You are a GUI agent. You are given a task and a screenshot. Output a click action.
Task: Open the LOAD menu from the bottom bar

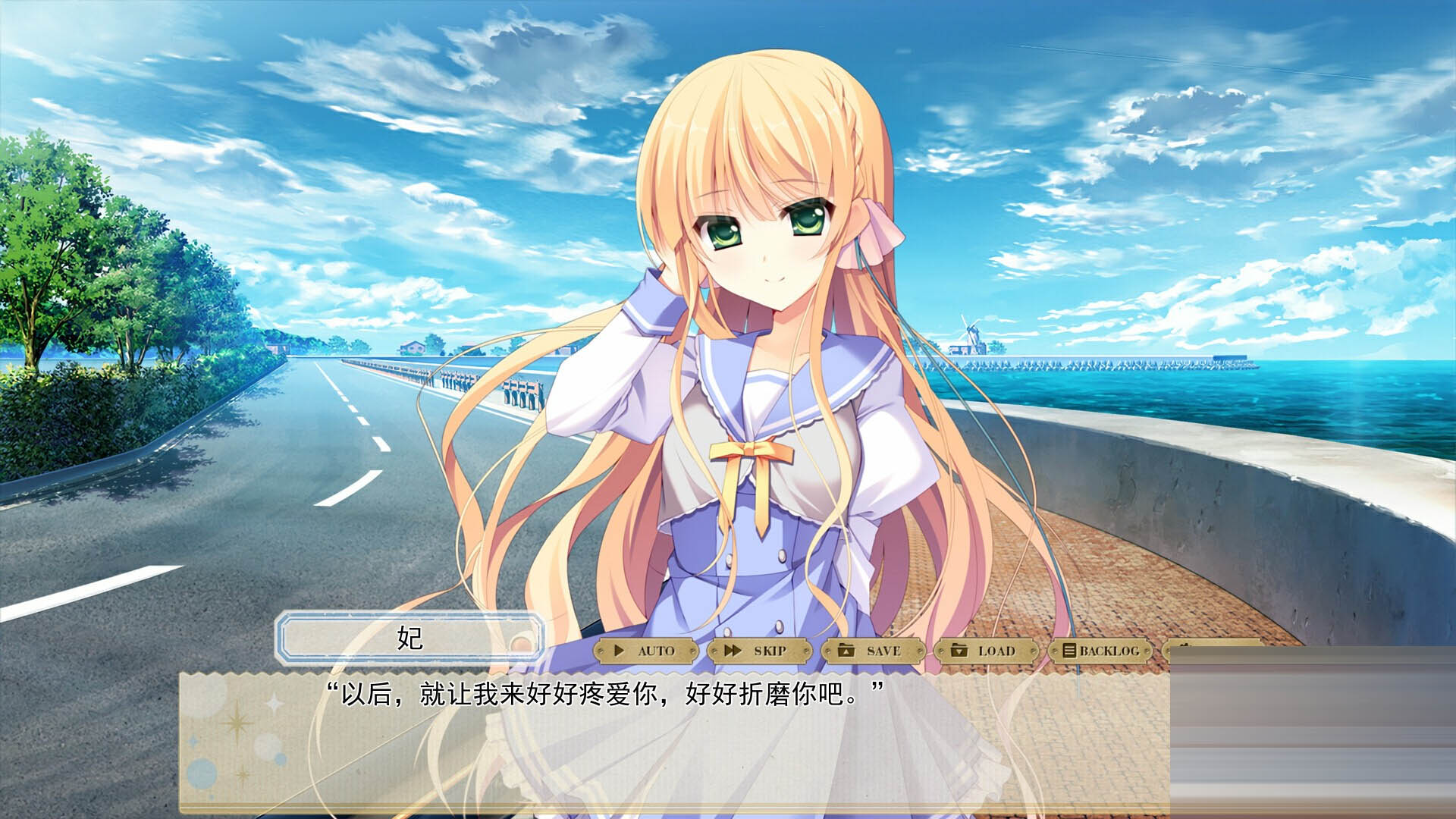(986, 651)
